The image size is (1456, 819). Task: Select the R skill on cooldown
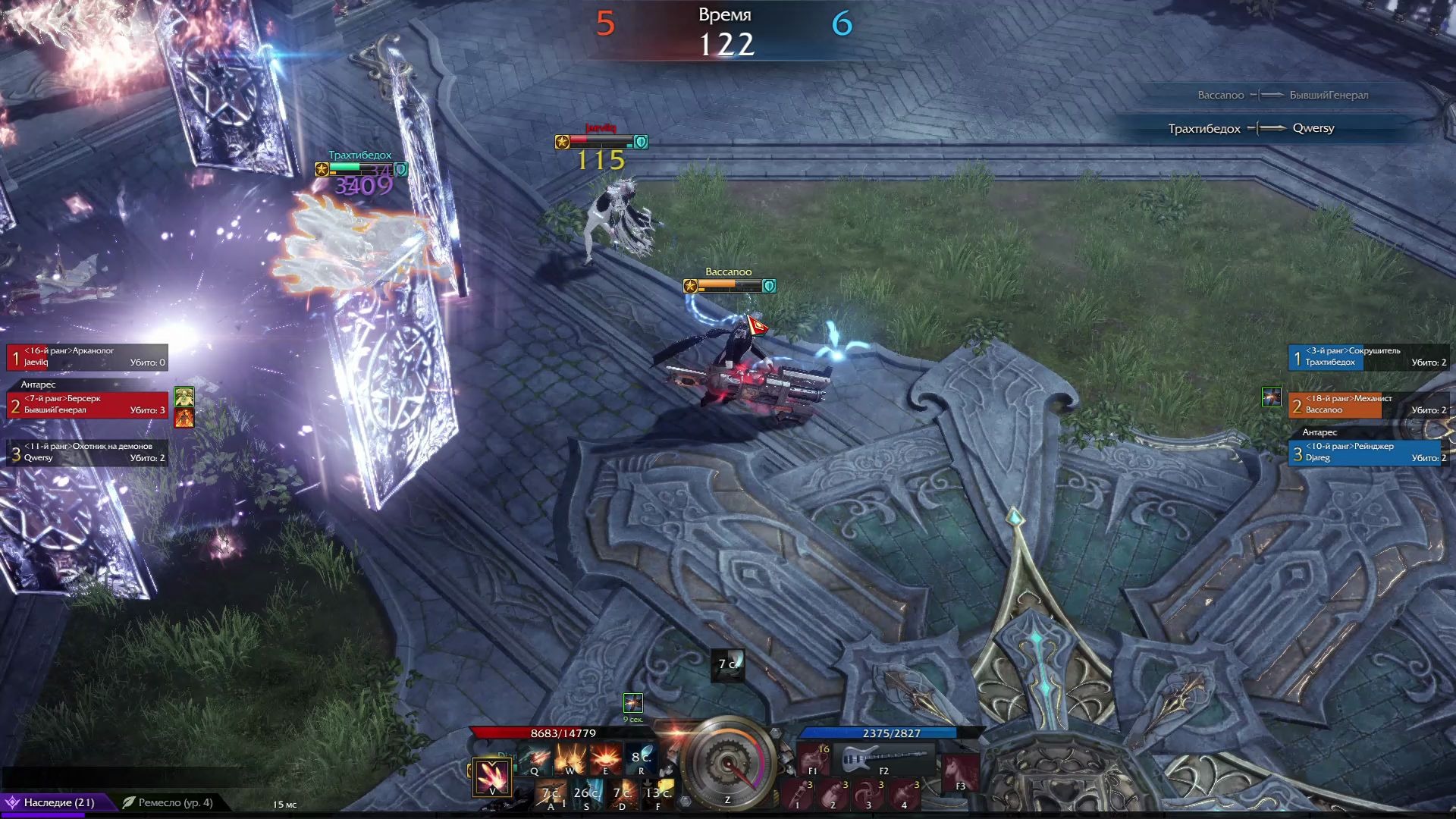[x=641, y=758]
